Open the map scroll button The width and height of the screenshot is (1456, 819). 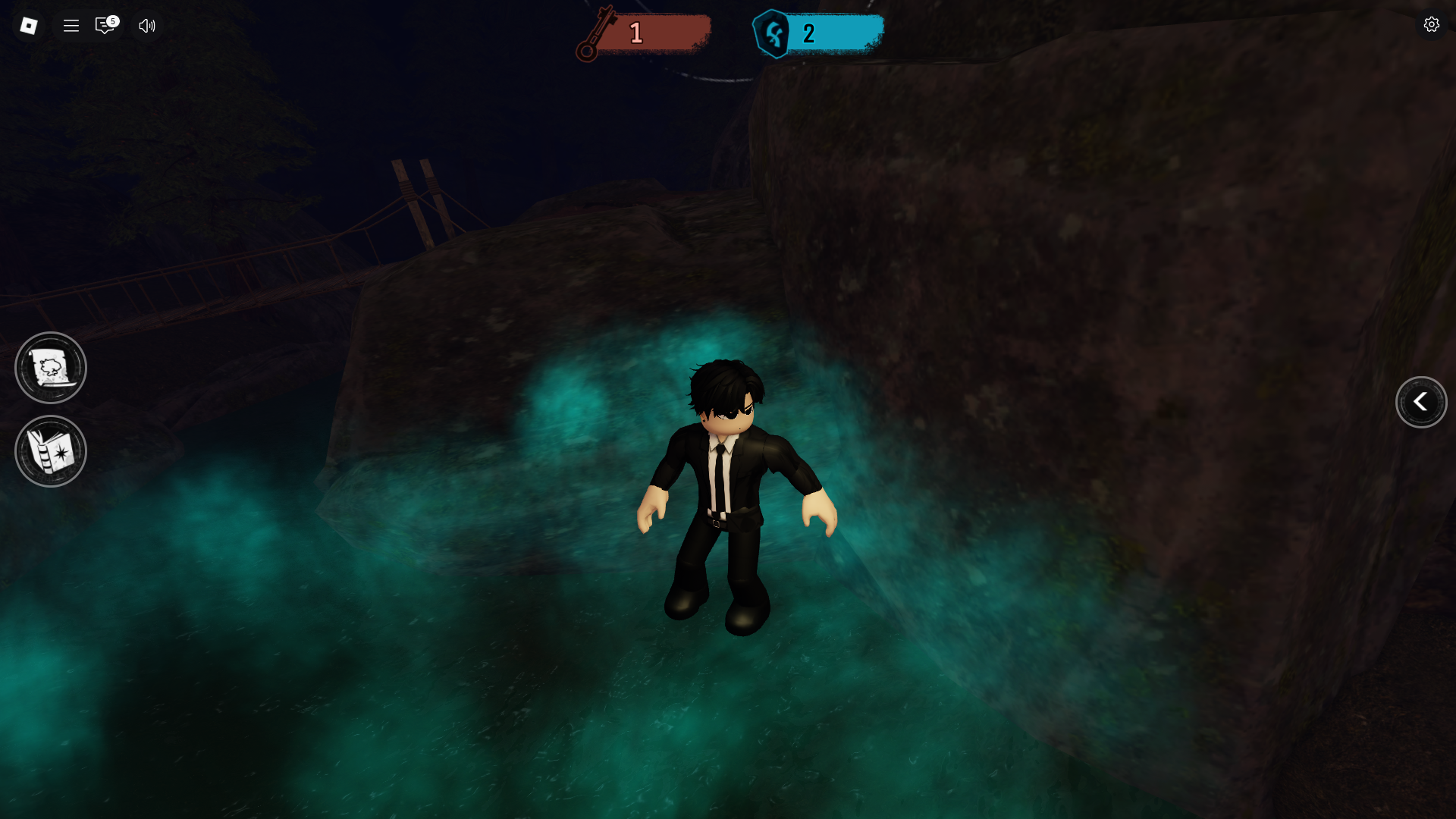[x=51, y=368]
